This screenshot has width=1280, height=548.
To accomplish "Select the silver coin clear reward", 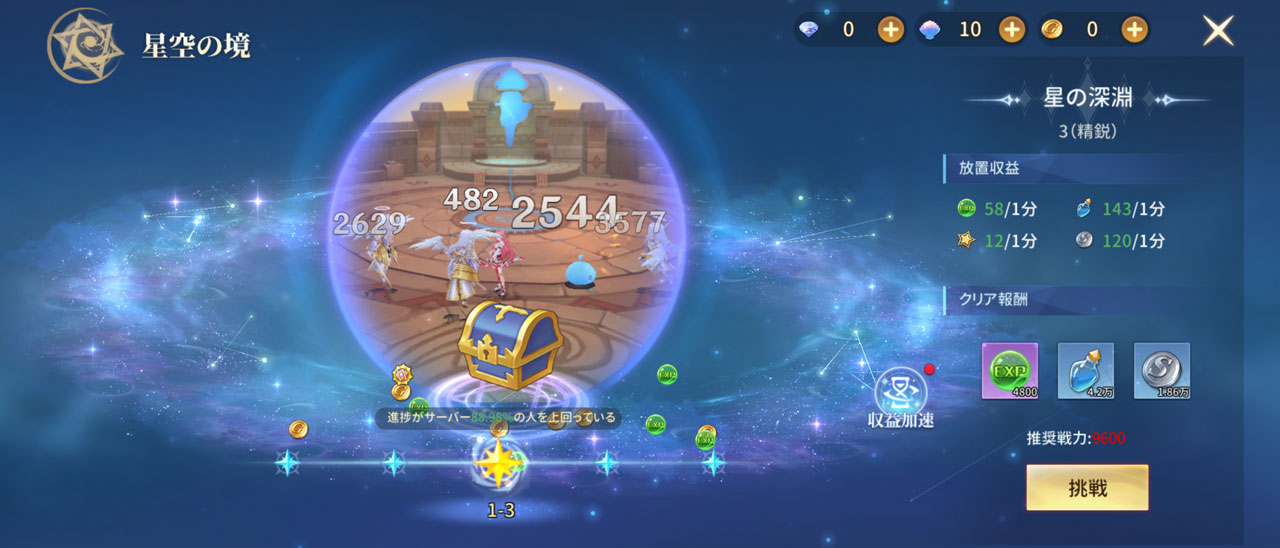I will coord(1162,371).
